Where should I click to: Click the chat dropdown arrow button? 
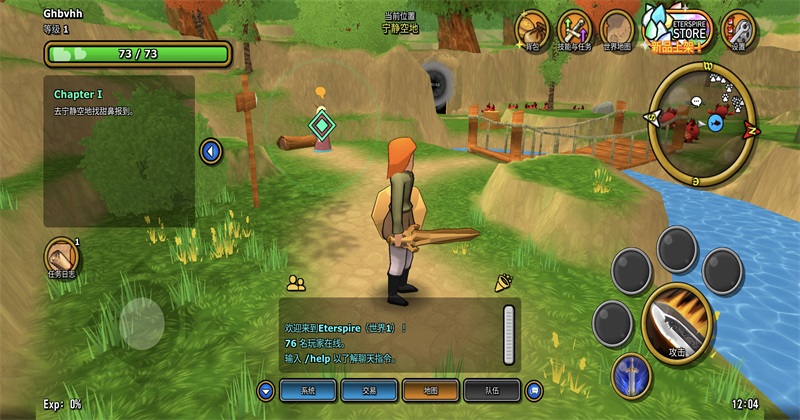coord(265,390)
